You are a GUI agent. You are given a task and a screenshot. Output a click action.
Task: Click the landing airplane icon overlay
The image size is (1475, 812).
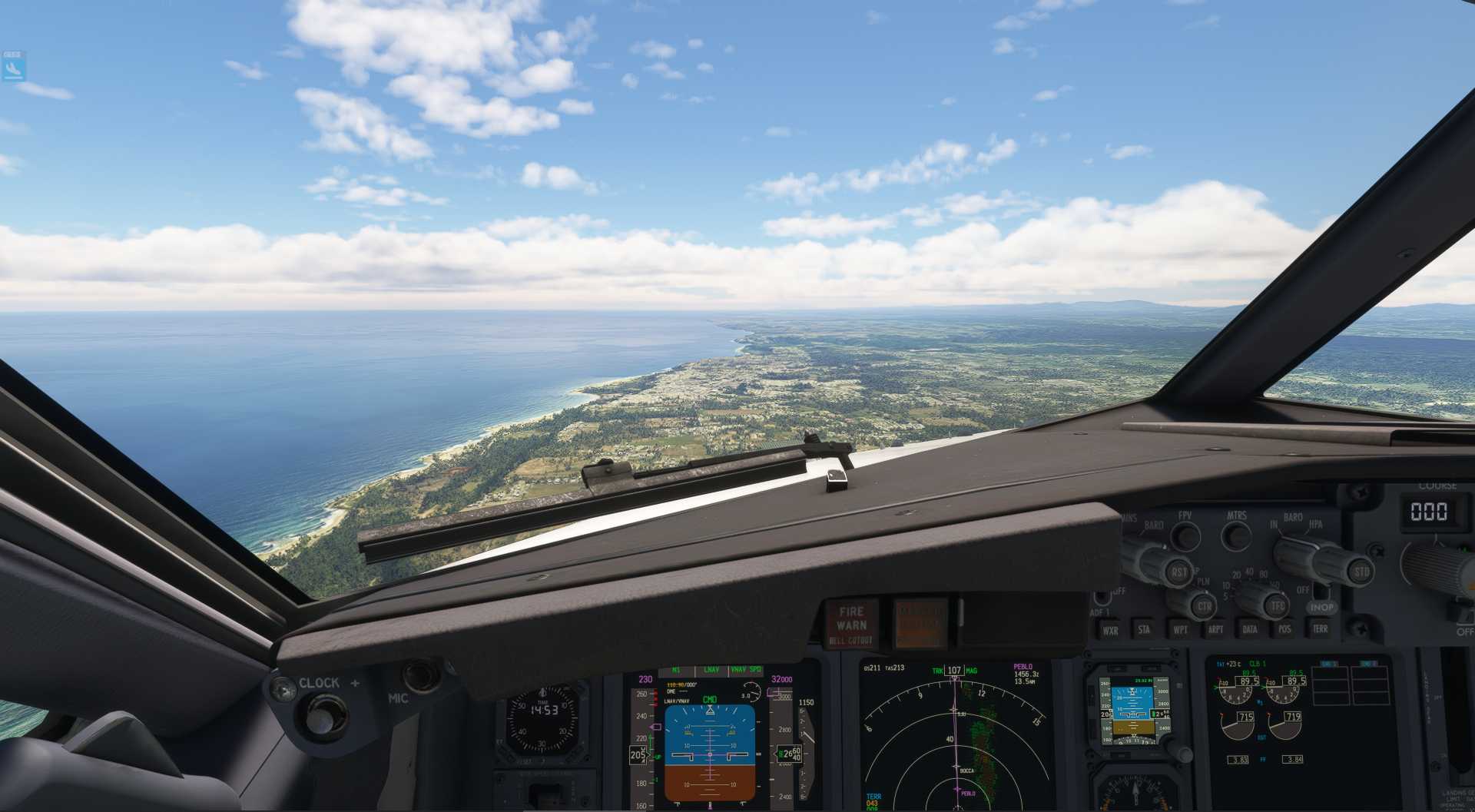13,69
